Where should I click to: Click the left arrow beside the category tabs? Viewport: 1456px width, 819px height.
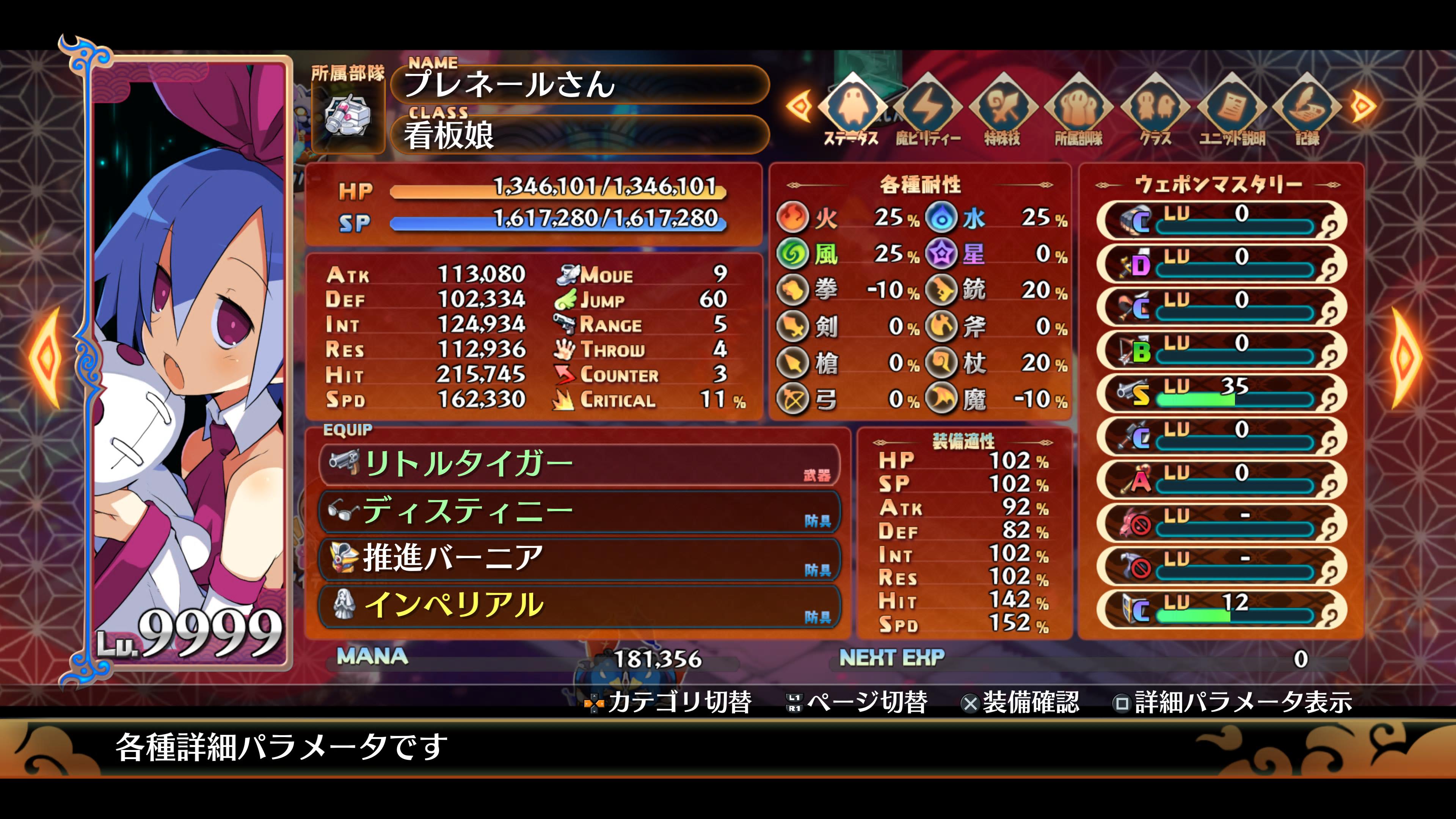point(799,105)
